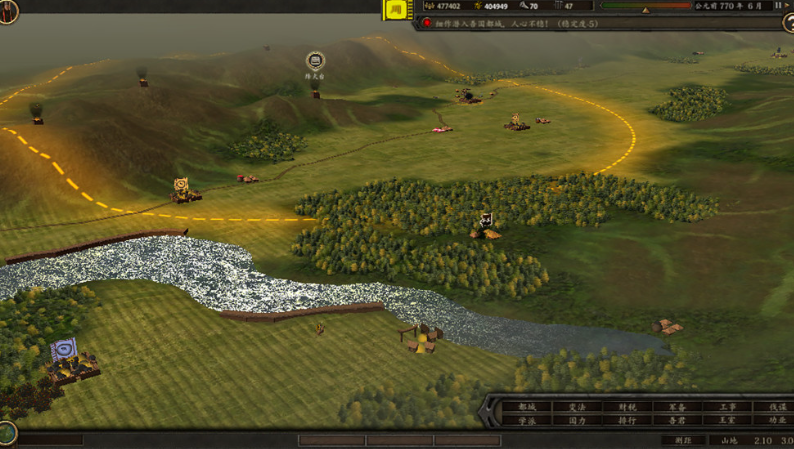Open the question mark help button
The height and width of the screenshot is (449, 794).
point(789,24)
